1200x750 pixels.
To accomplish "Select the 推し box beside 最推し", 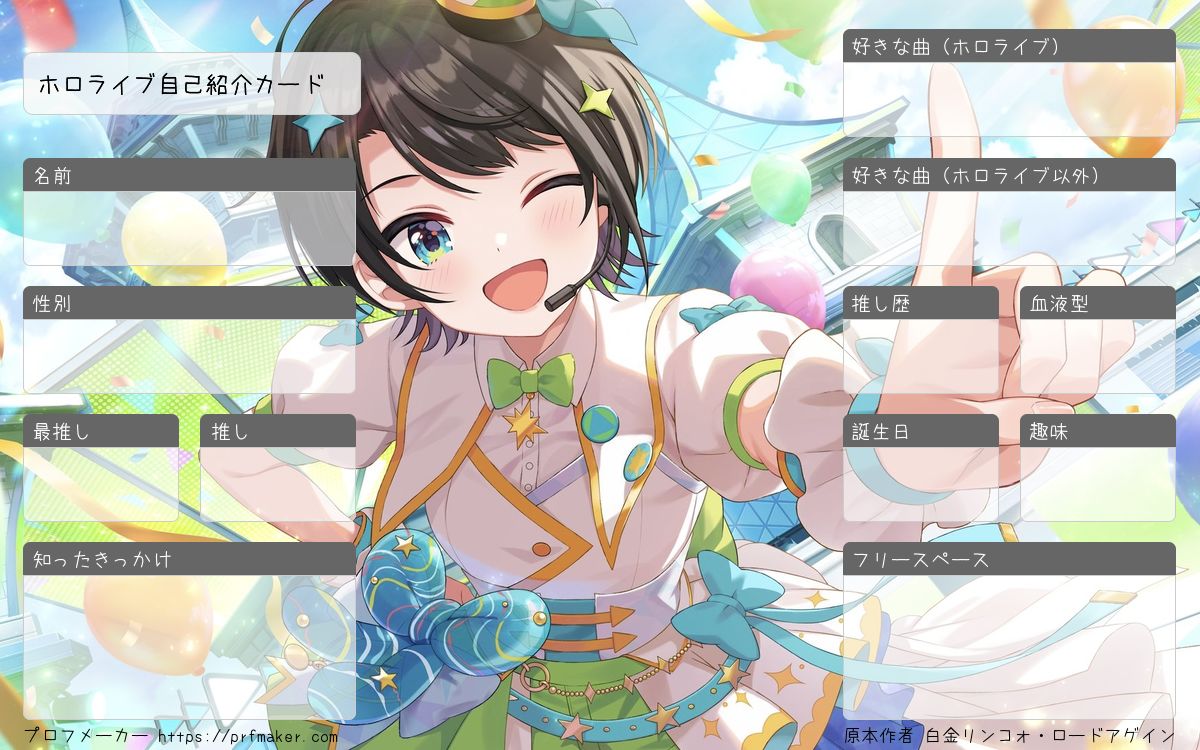I will tap(278, 483).
